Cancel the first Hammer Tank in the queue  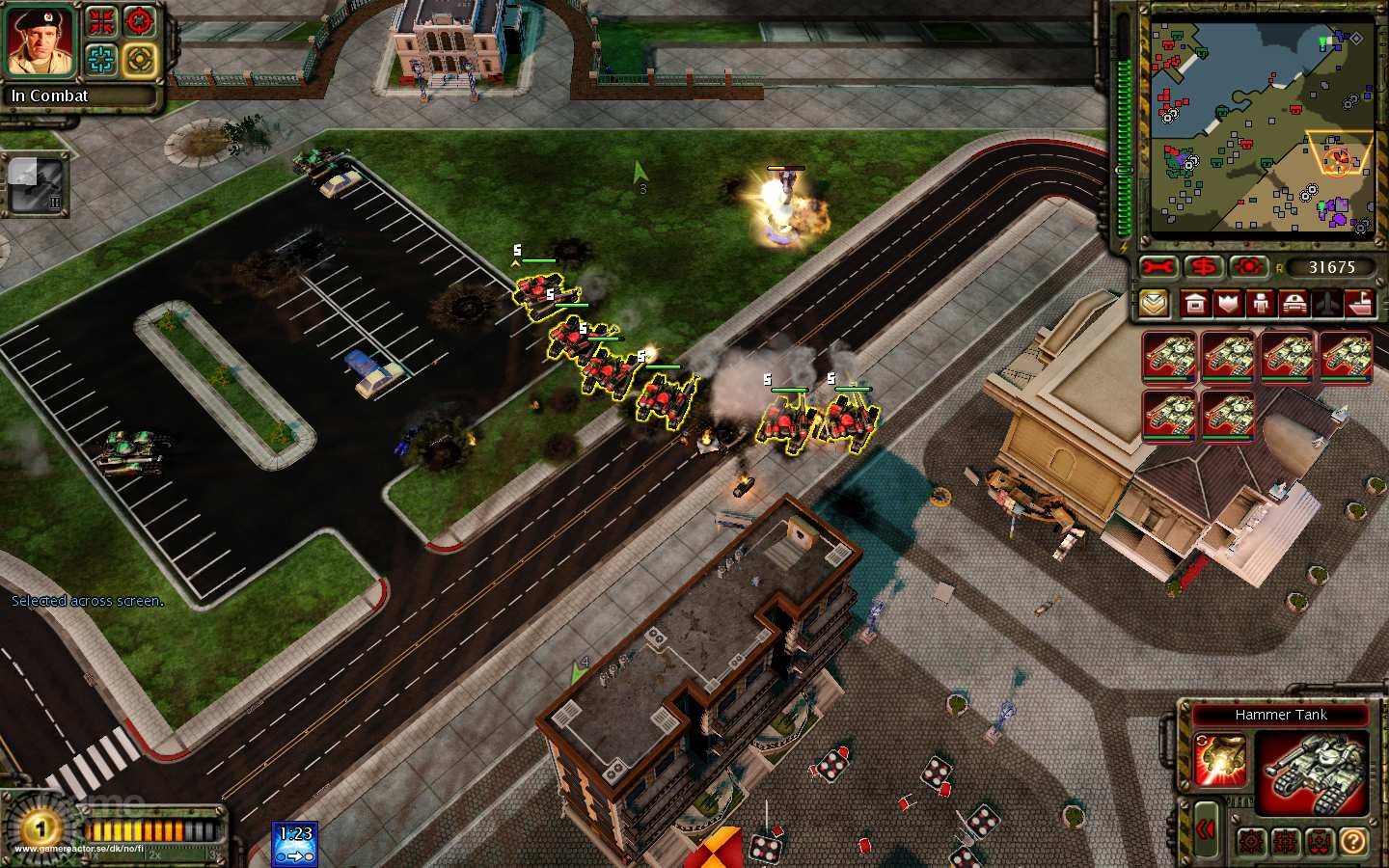pos(1172,357)
